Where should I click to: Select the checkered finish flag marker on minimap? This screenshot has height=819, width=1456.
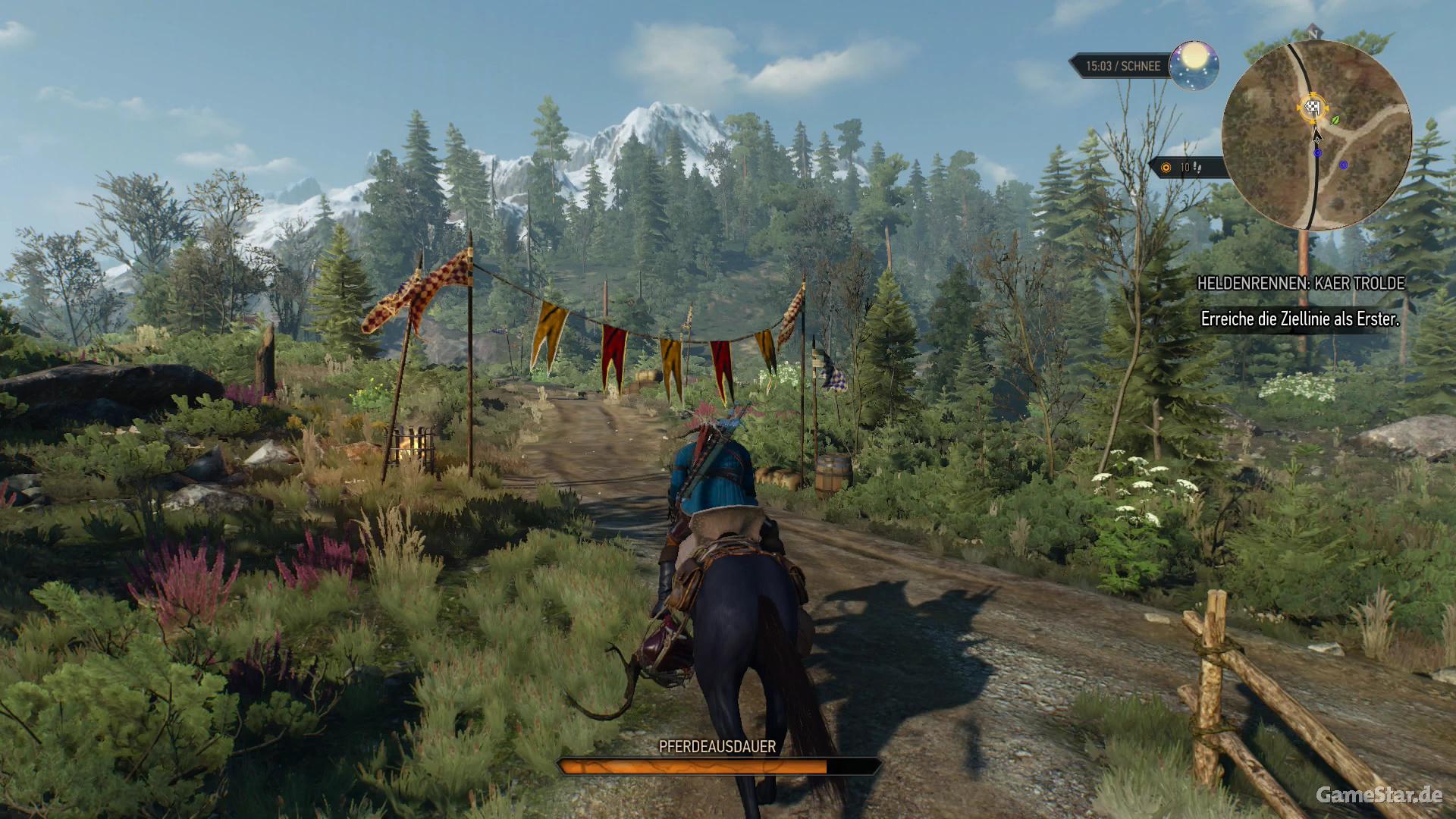[1313, 108]
